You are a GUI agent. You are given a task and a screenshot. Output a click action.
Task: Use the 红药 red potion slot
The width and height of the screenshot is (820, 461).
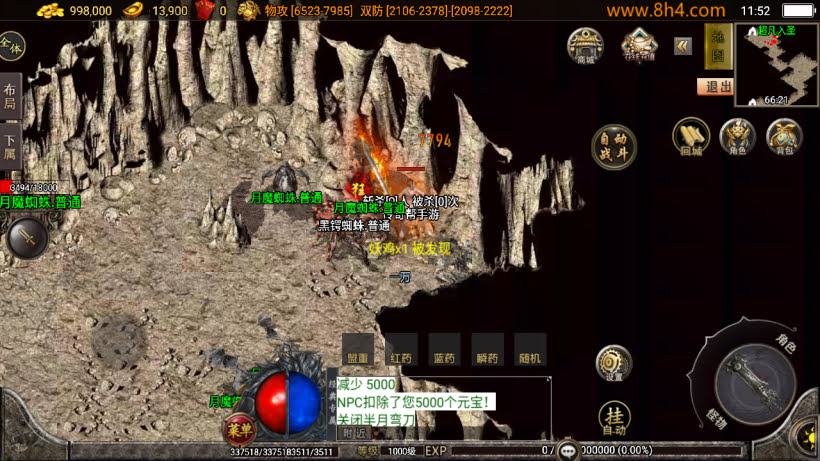(x=401, y=350)
